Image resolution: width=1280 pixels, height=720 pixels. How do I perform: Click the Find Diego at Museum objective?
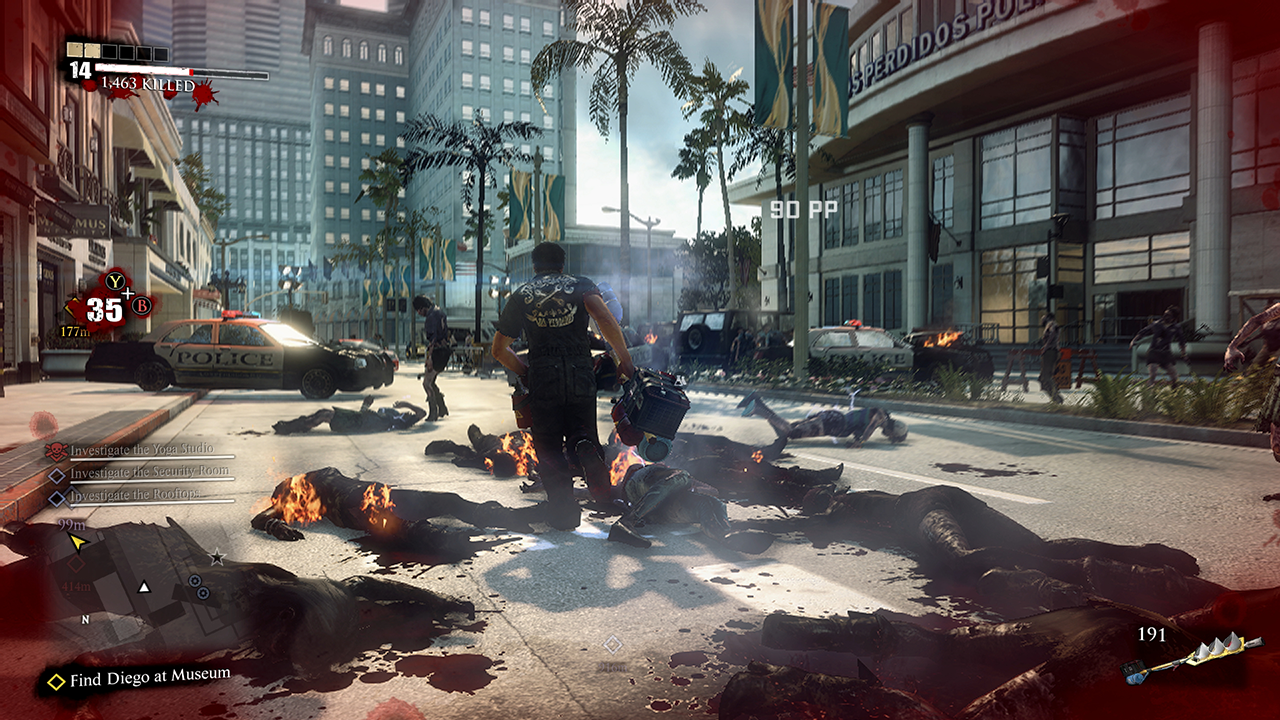[149, 679]
